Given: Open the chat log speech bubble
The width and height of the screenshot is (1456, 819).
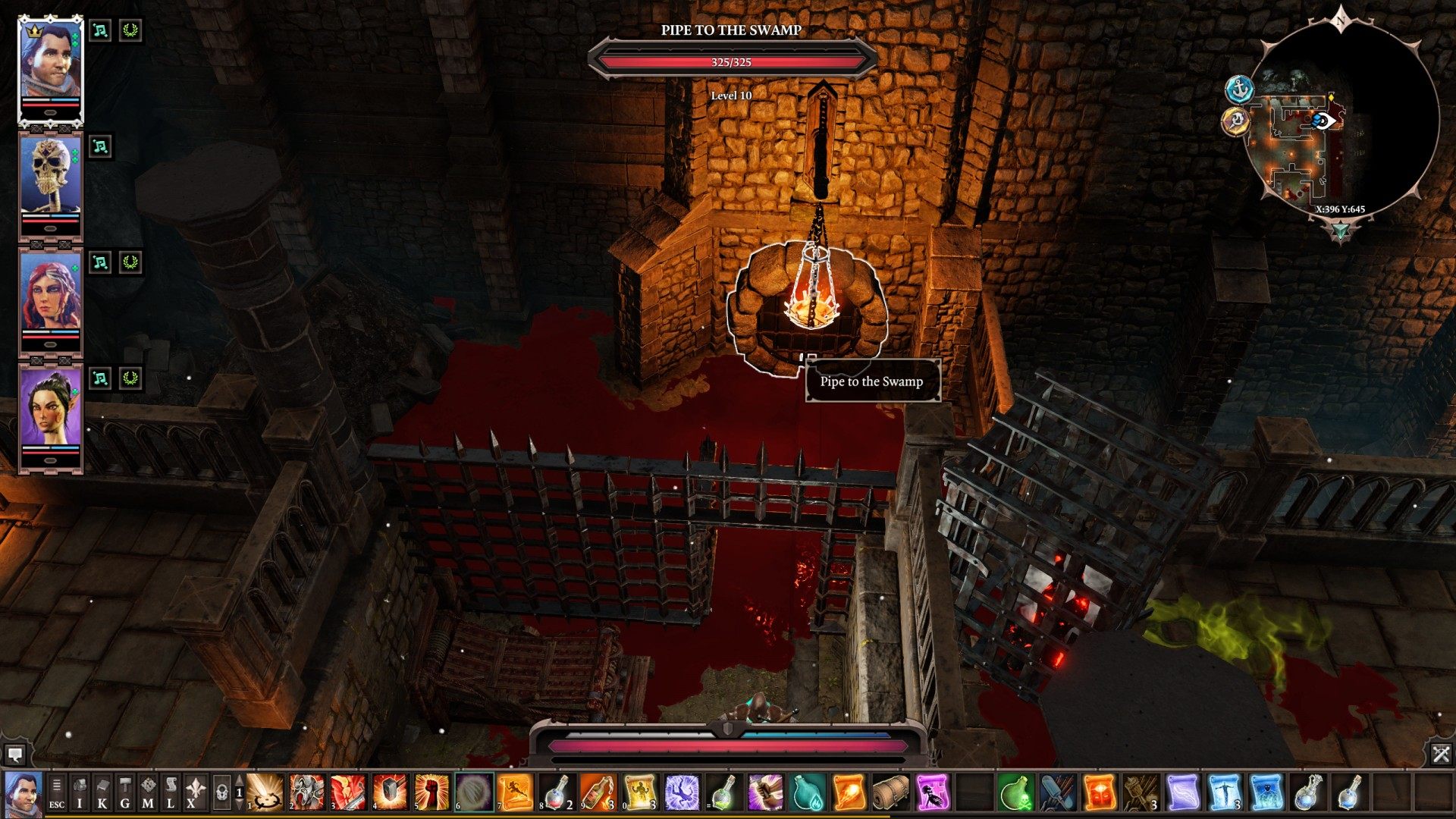Looking at the screenshot, I should tap(14, 754).
